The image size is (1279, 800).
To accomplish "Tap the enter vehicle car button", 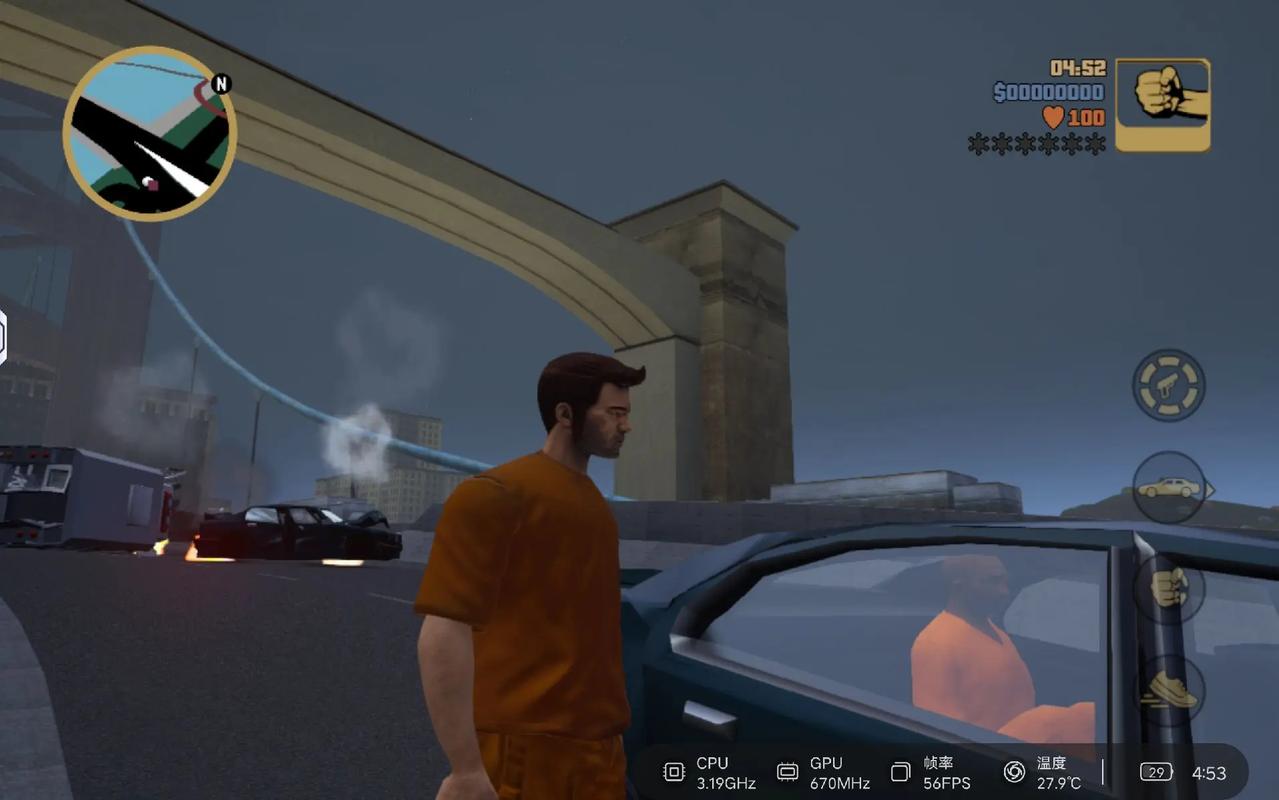I will point(1168,488).
